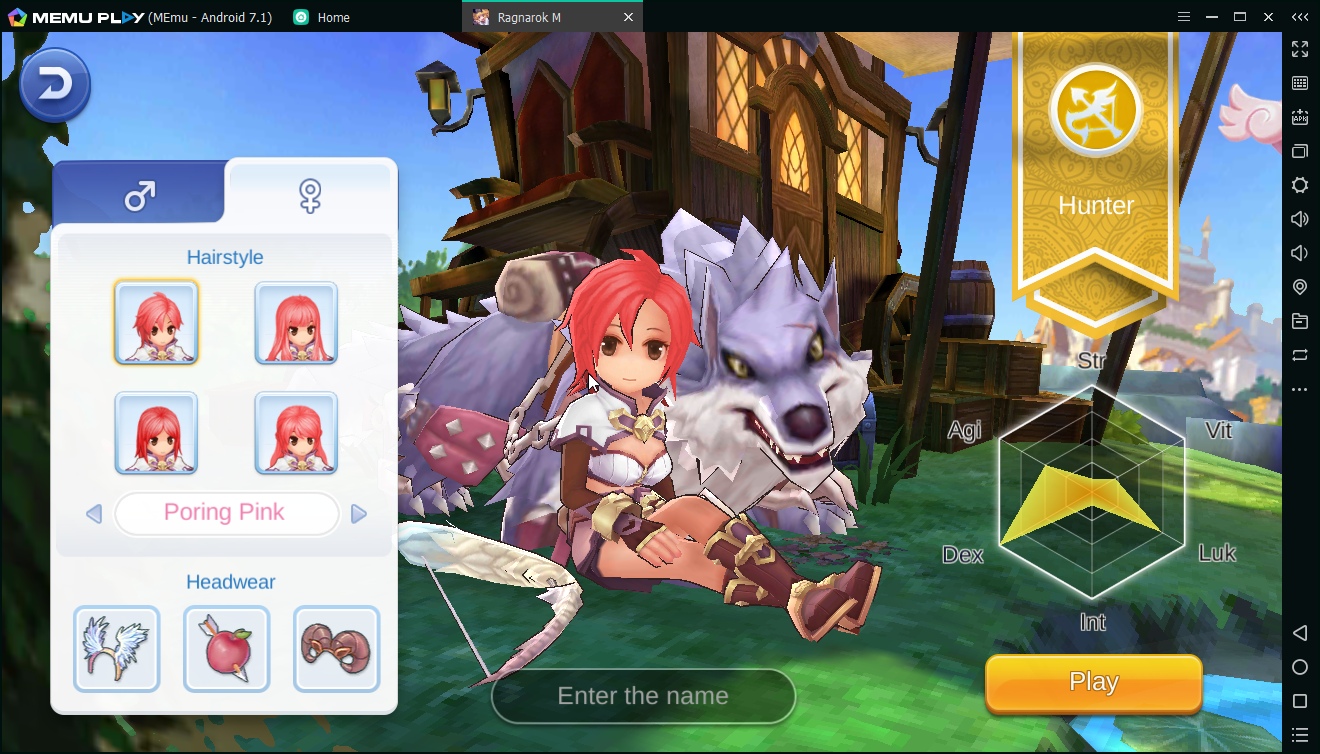Cycle to the previous hair color
Viewport: 1320px width, 754px height.
94,514
